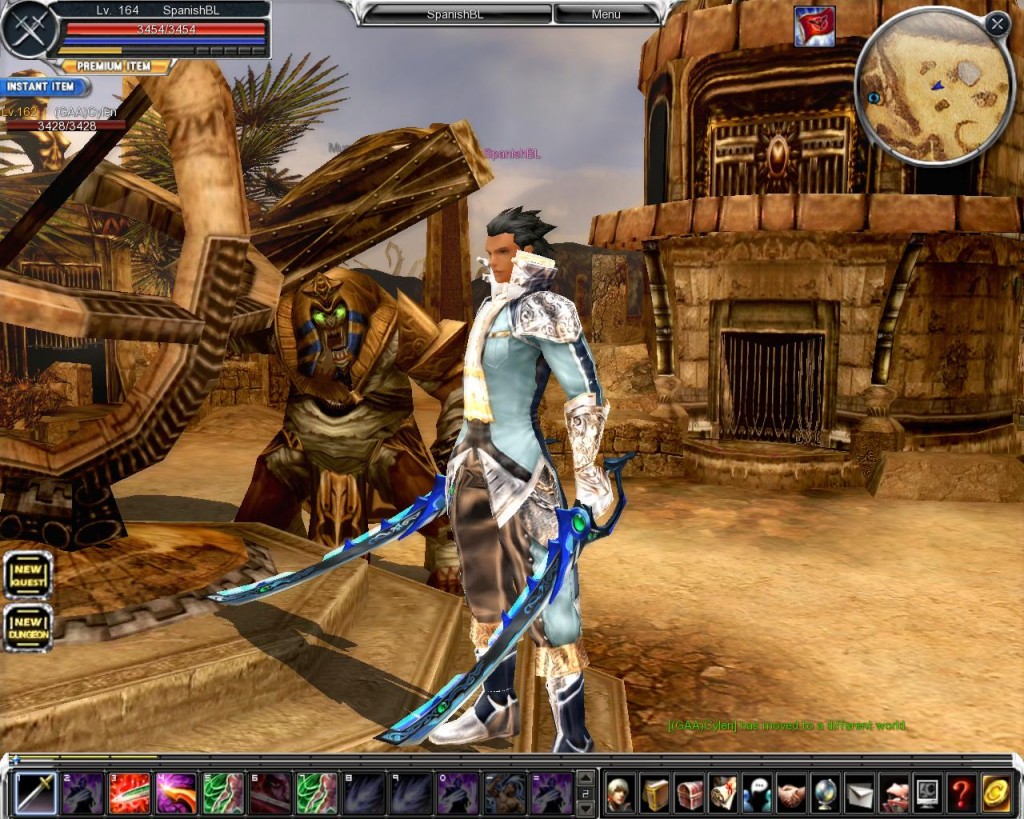Open the globe map icon
Image resolution: width=1024 pixels, height=819 pixels.
tap(825, 793)
